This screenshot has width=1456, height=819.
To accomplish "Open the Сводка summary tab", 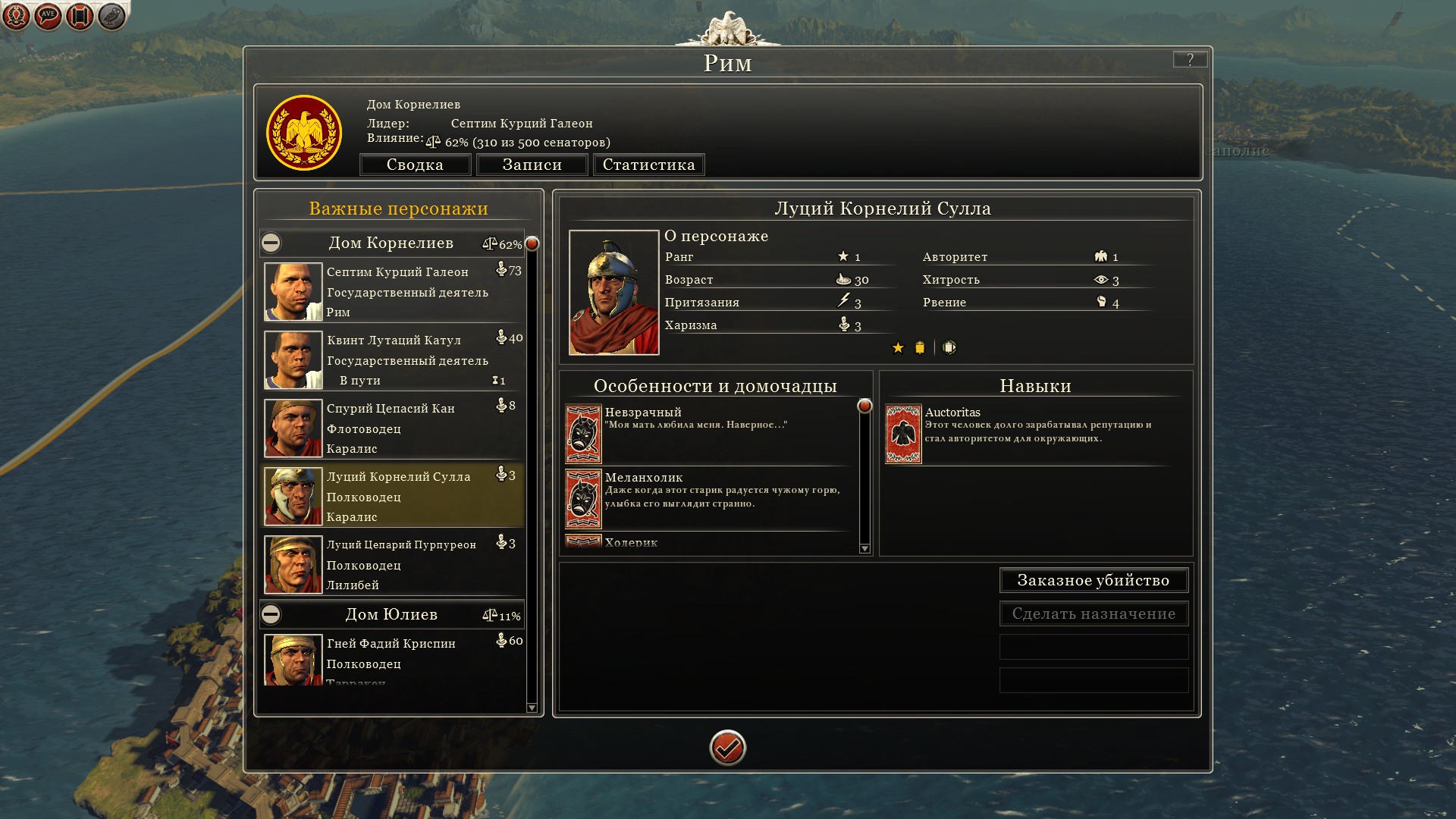I will pos(415,165).
